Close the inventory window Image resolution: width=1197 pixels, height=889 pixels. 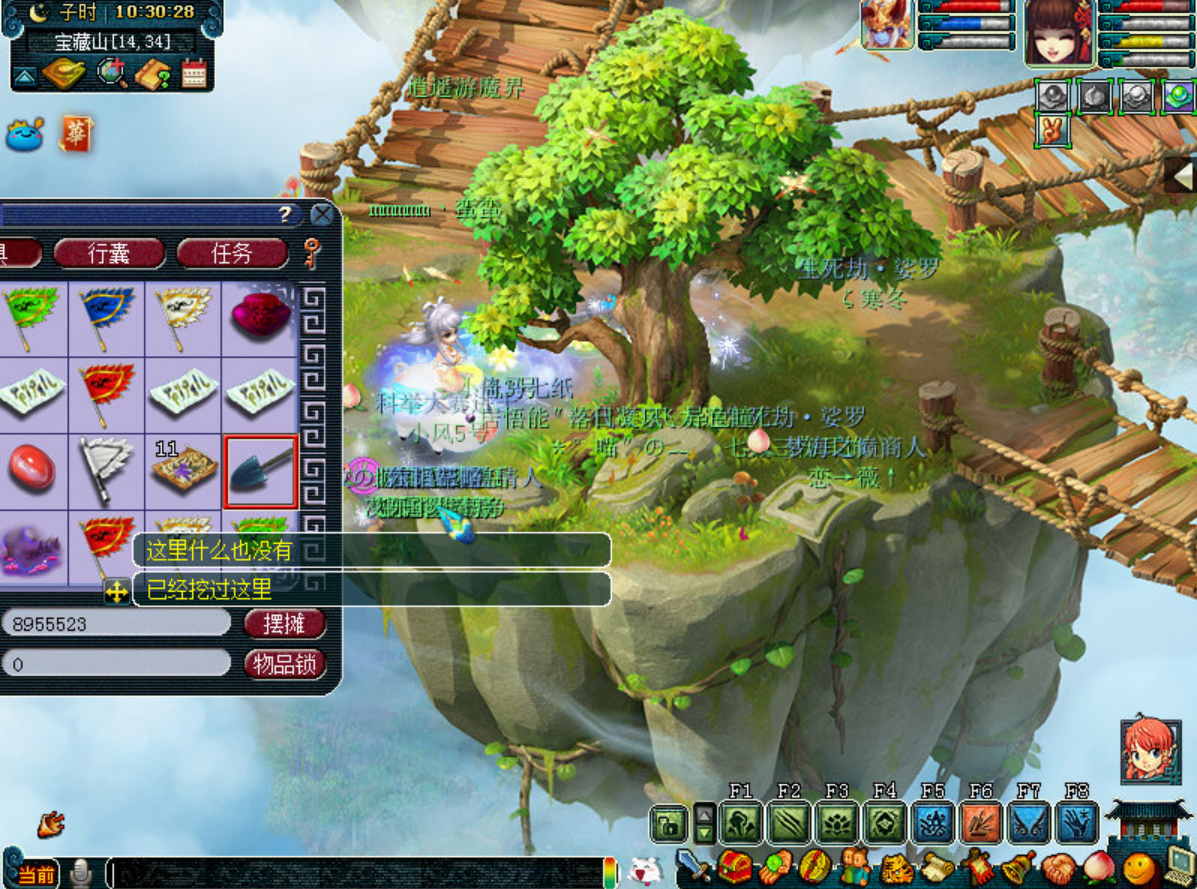(322, 215)
